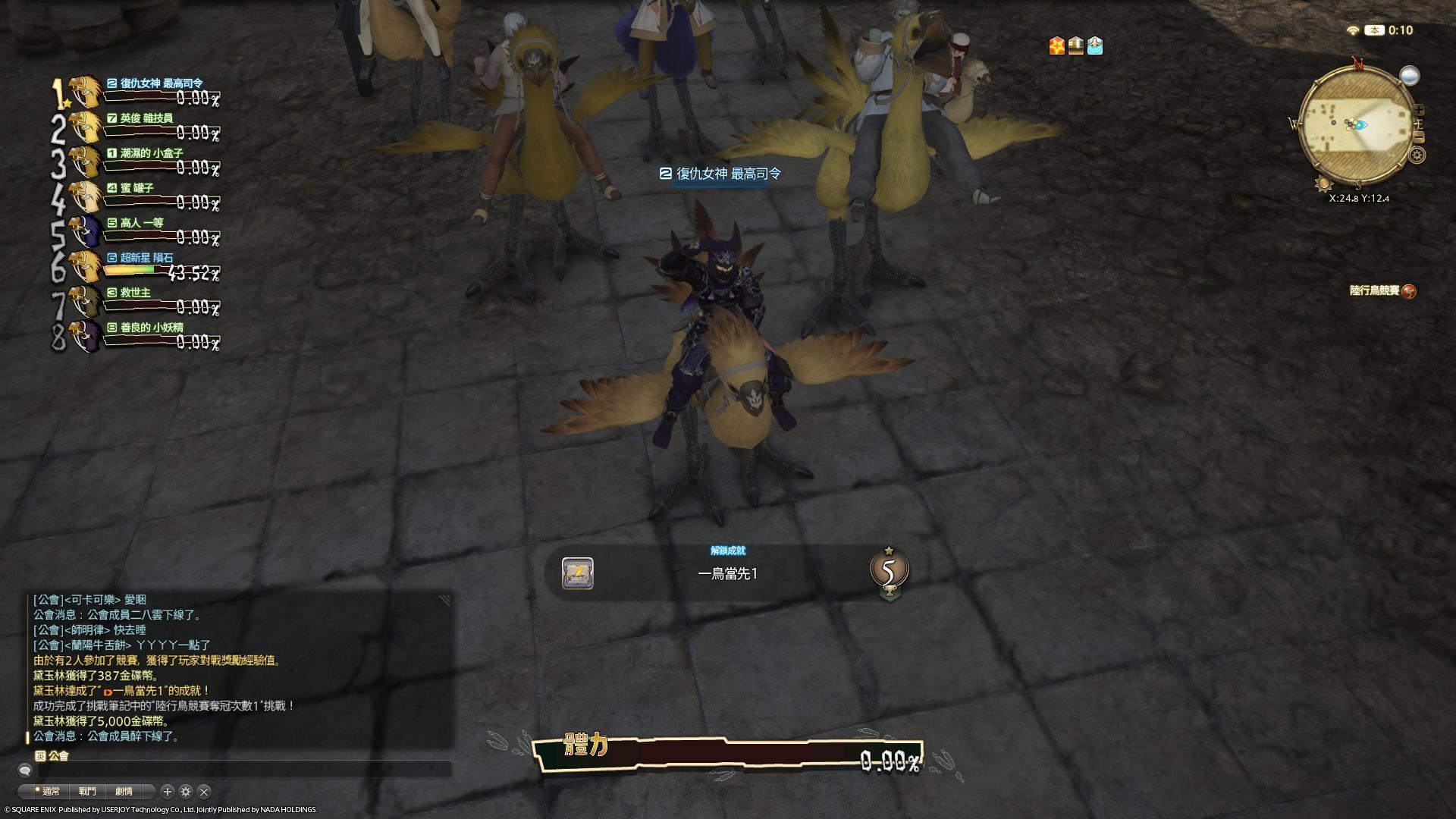Open the 戰鬥 chat log tab

tap(87, 792)
